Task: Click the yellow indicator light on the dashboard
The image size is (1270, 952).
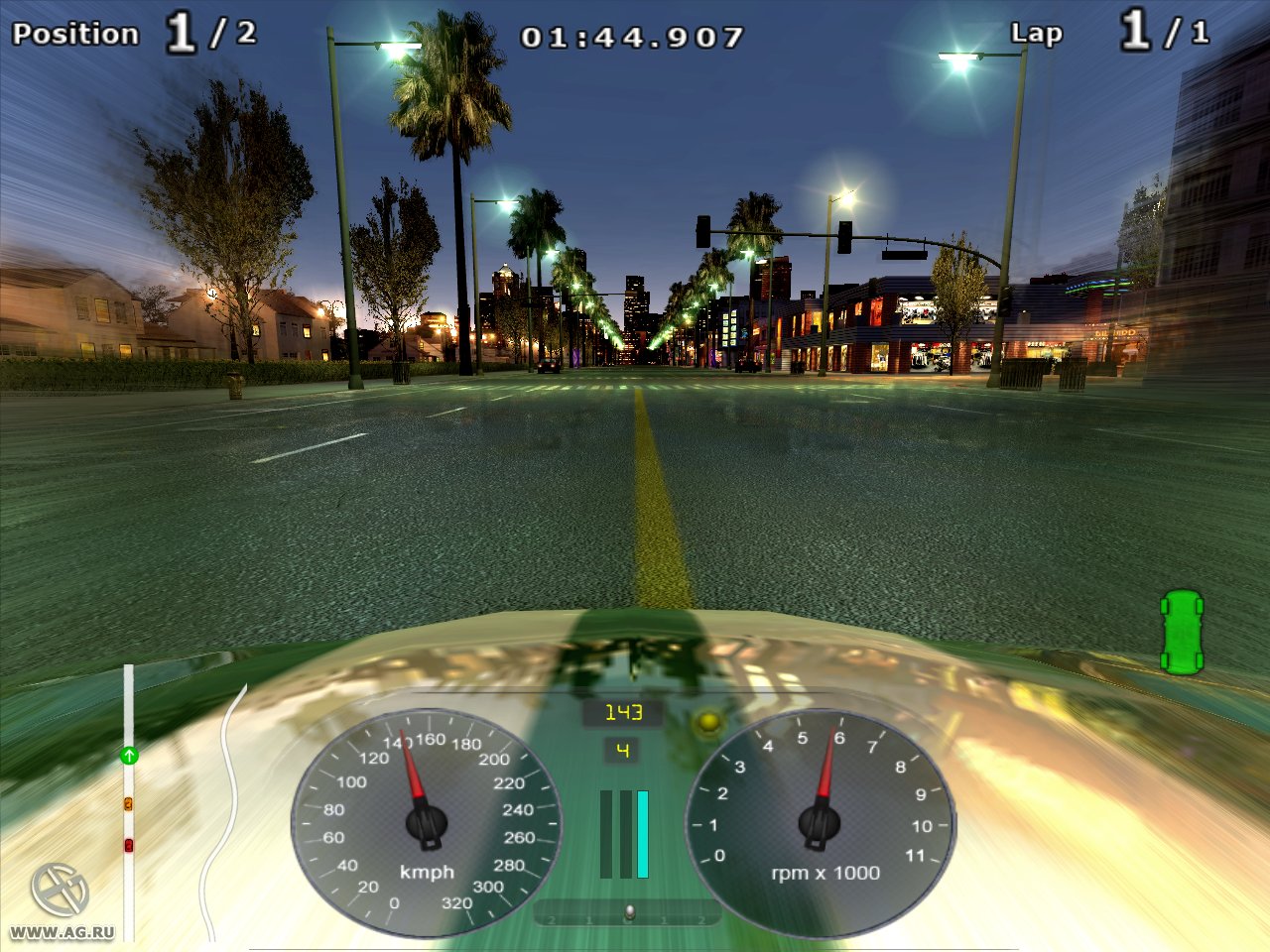Action: [x=707, y=723]
